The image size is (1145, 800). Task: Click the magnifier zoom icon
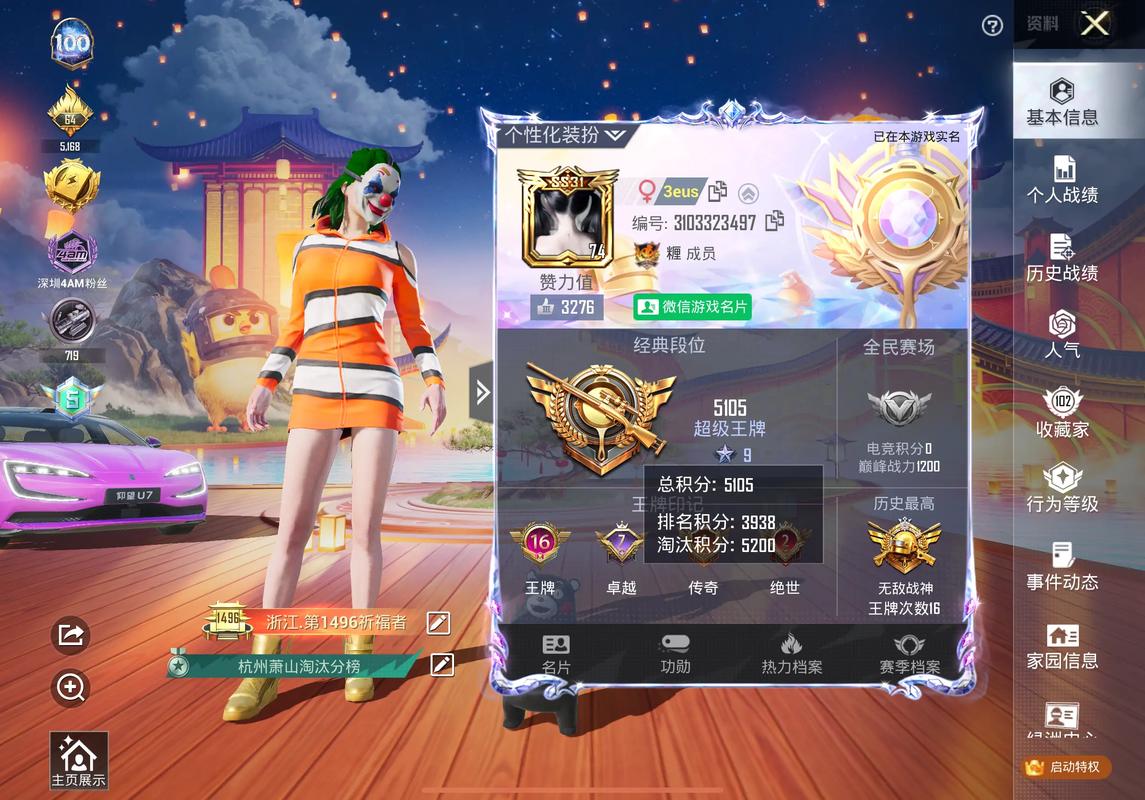71,687
